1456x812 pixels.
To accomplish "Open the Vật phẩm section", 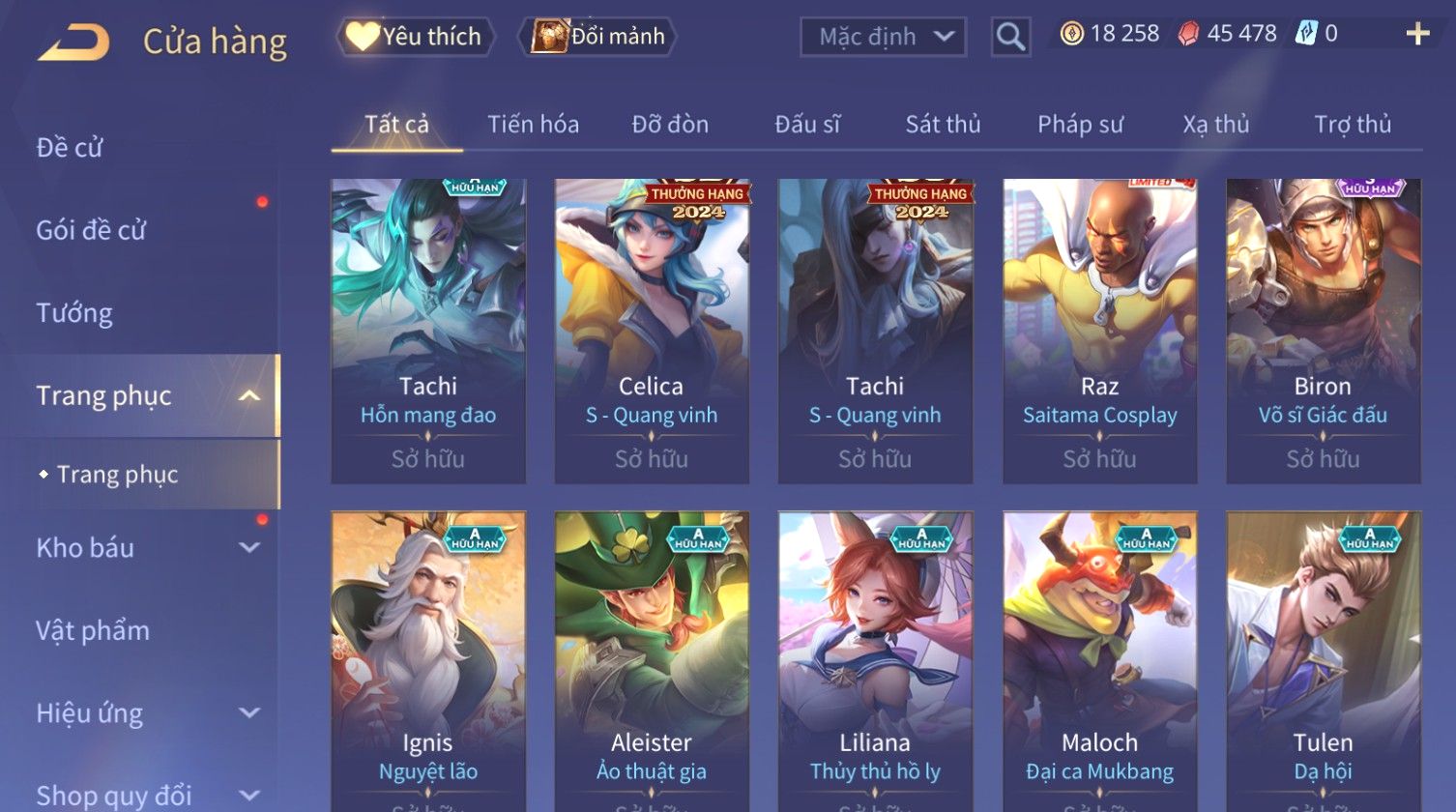I will pos(93,631).
